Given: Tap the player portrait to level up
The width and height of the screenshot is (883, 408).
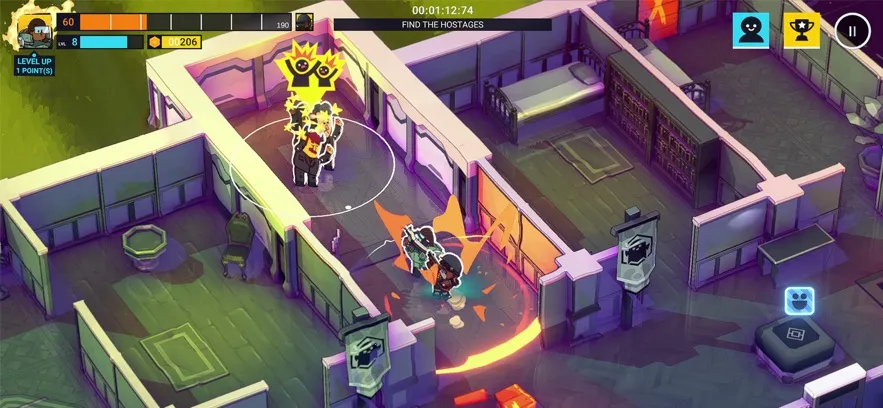Looking at the screenshot, I should [34, 31].
